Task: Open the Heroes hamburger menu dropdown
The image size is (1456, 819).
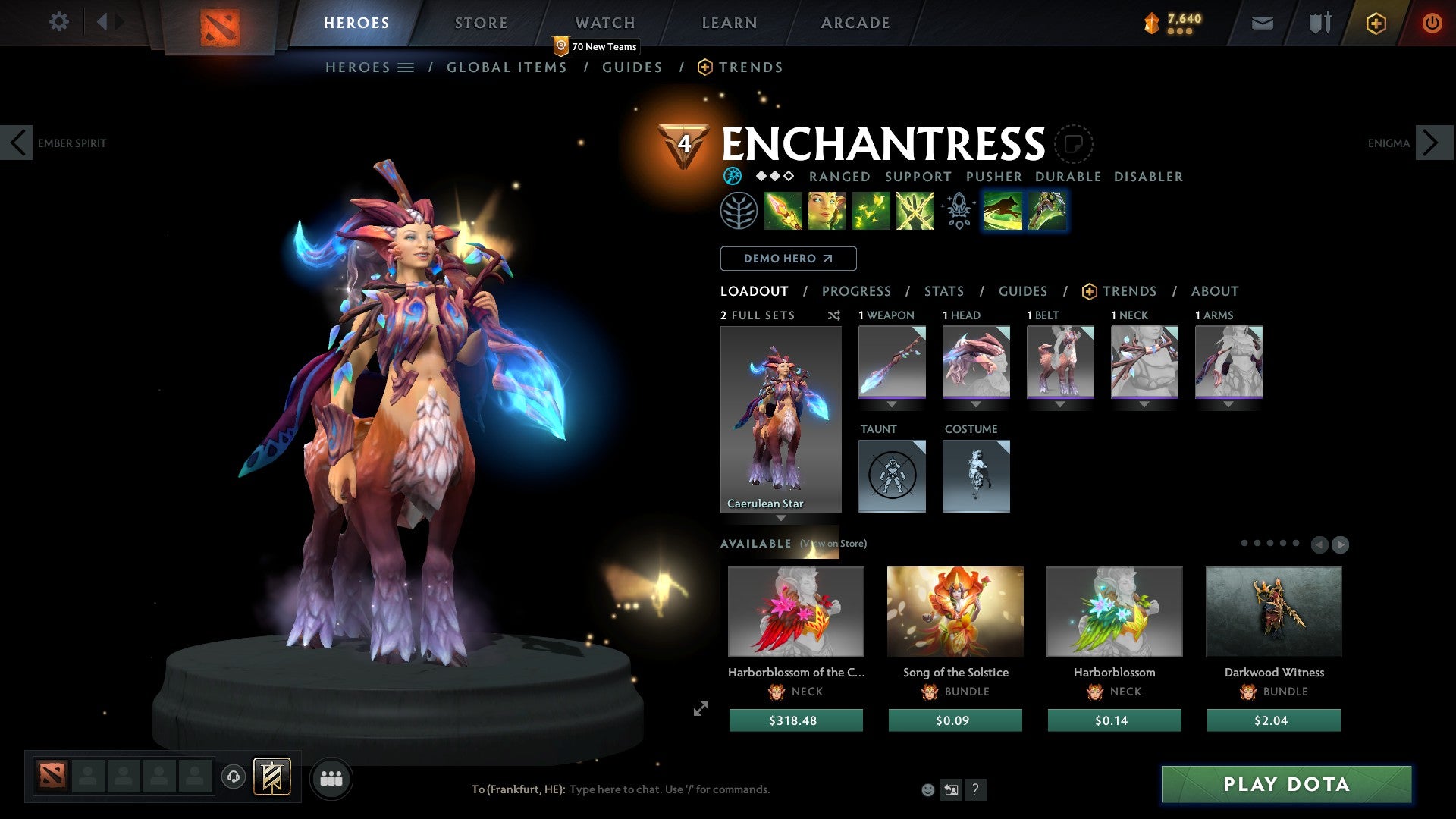Action: (x=406, y=67)
